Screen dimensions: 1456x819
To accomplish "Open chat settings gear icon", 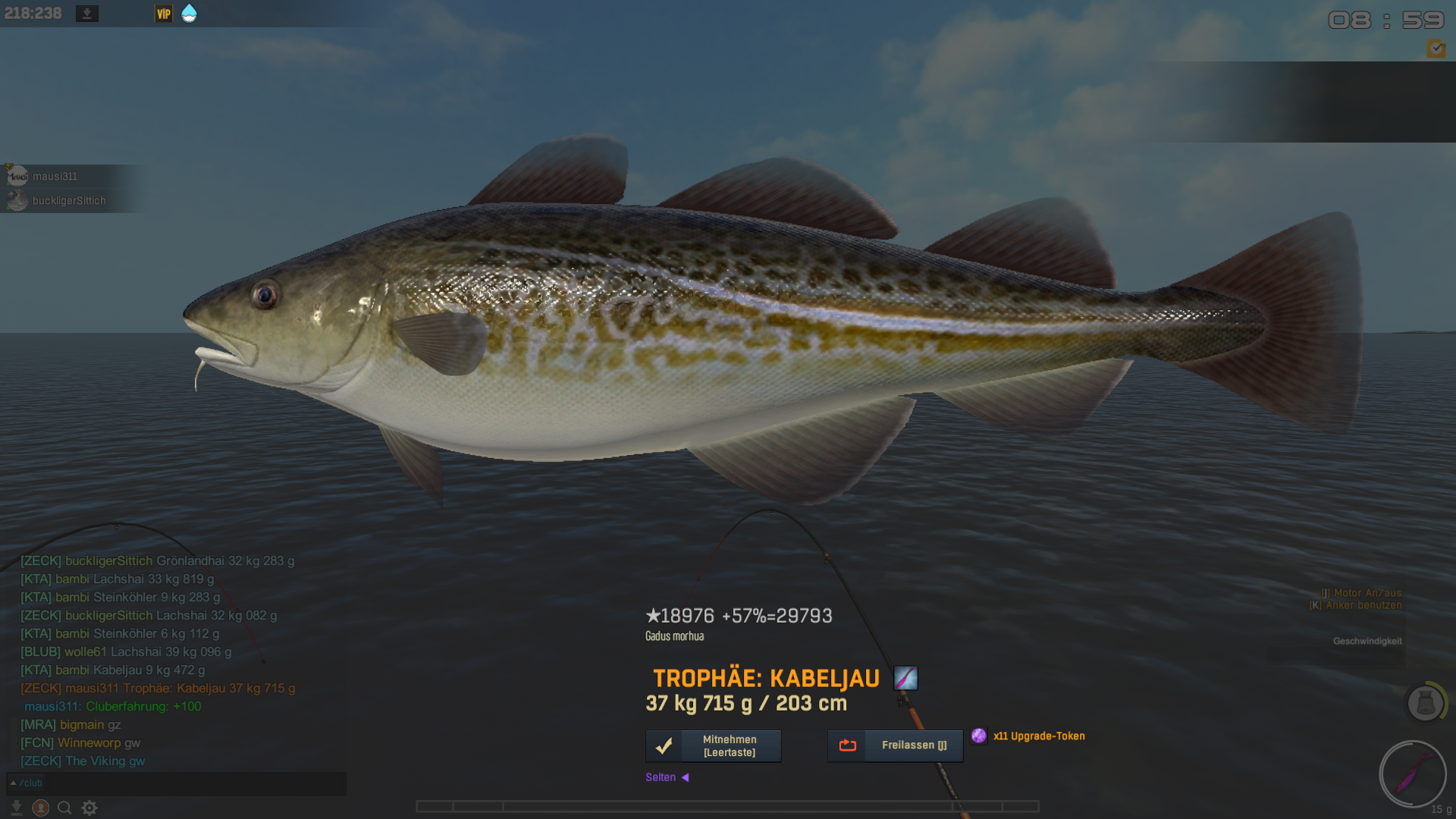I will (89, 808).
